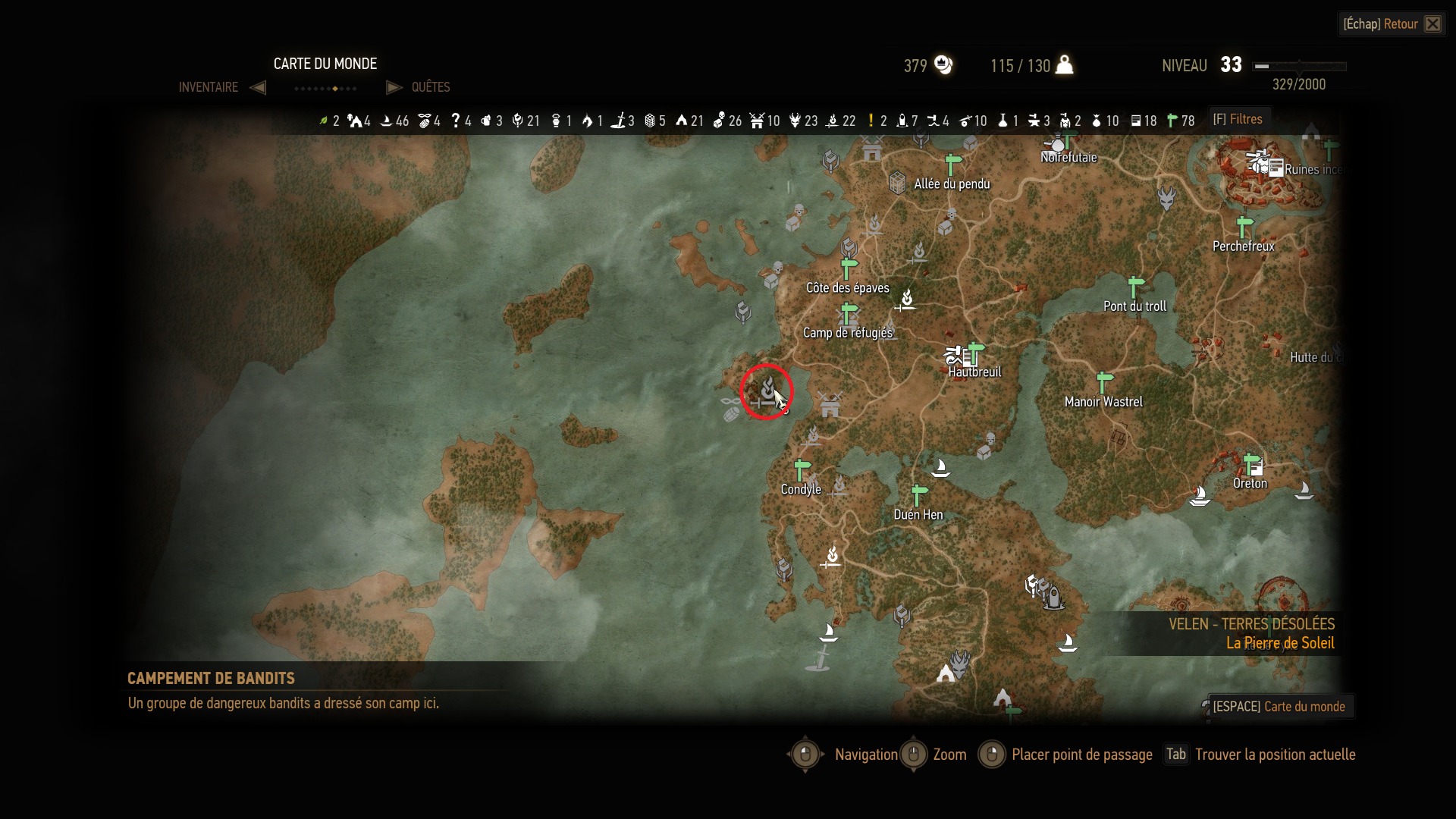Open the Filtres map filter
The image size is (1456, 819).
tap(1238, 119)
